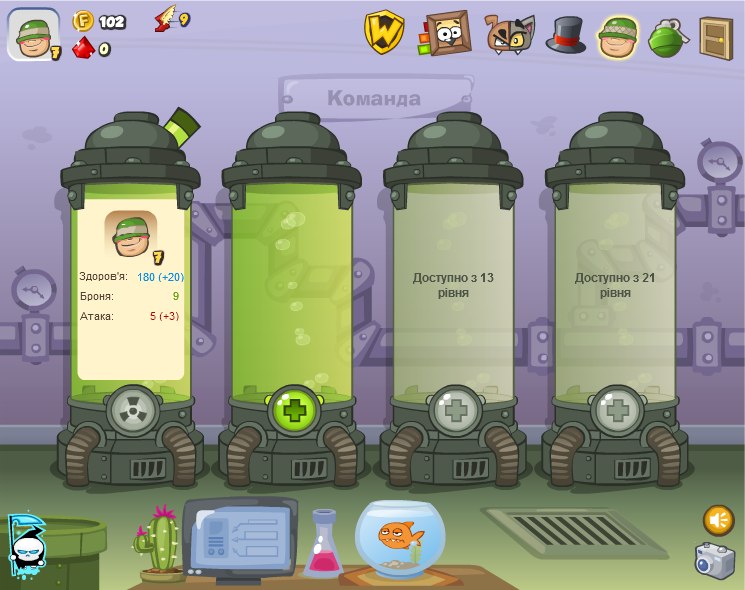Click the red ruby currency icon
745x590 pixels.
click(83, 48)
